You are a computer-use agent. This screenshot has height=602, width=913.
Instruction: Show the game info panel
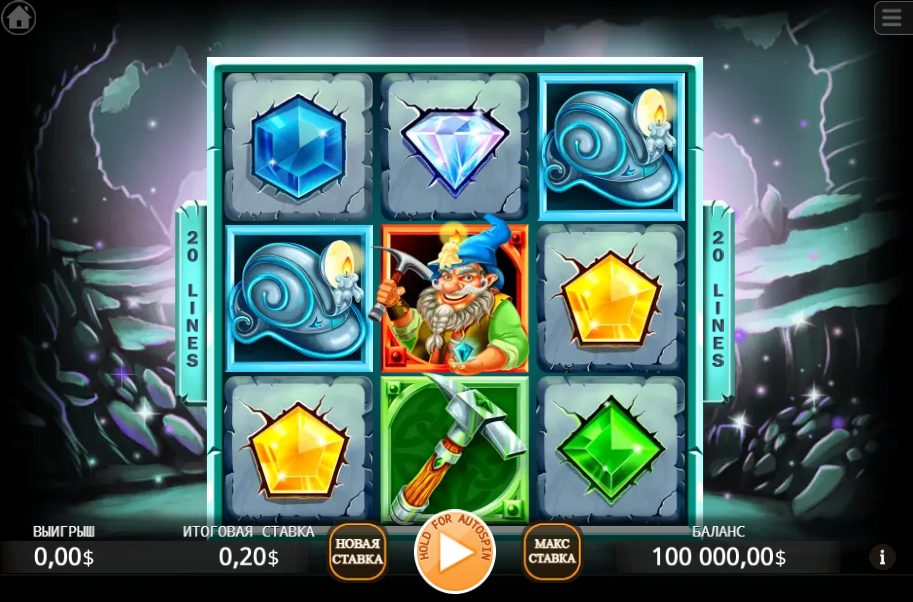881,557
